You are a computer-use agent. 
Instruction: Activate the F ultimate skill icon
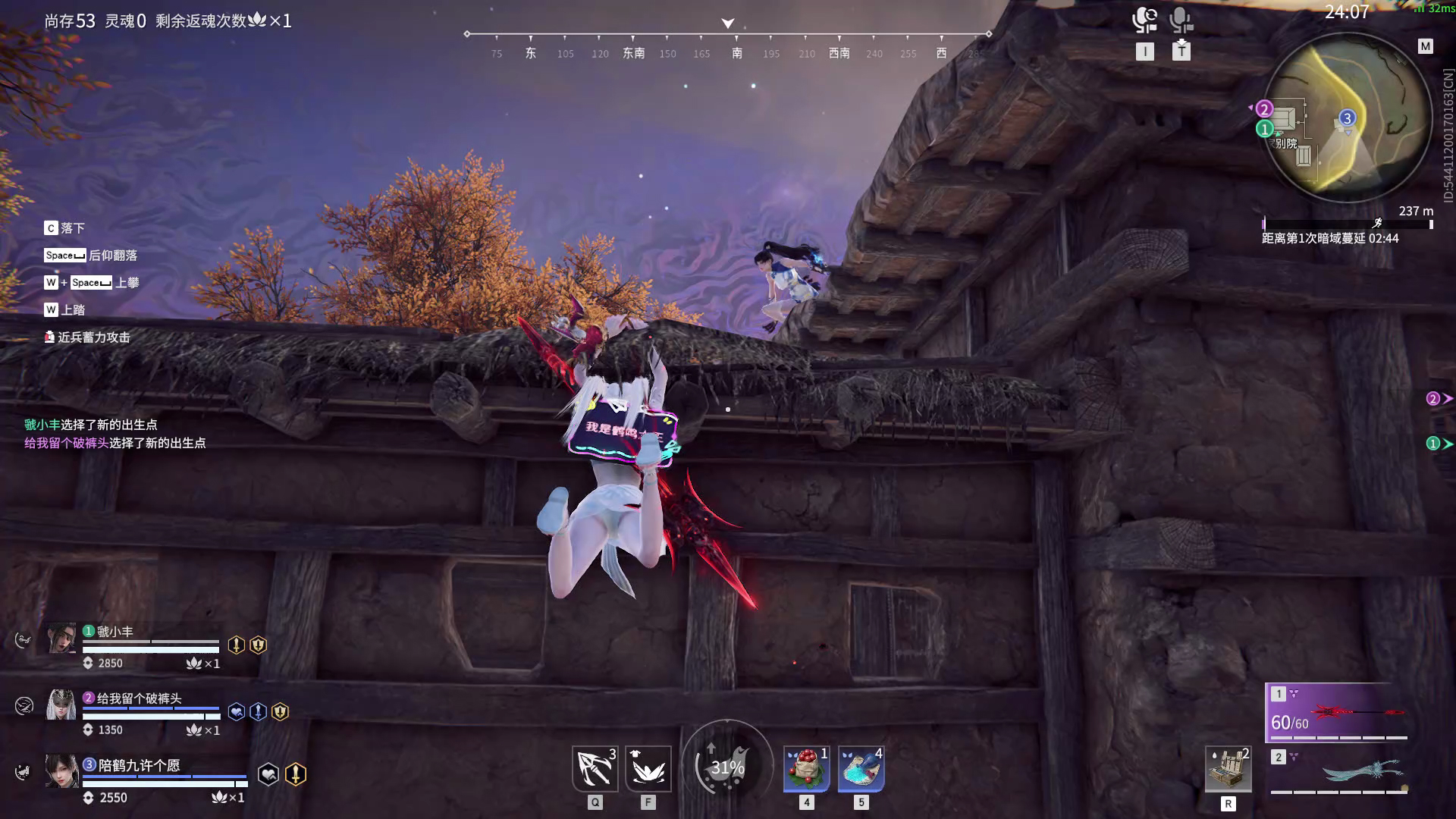(648, 767)
